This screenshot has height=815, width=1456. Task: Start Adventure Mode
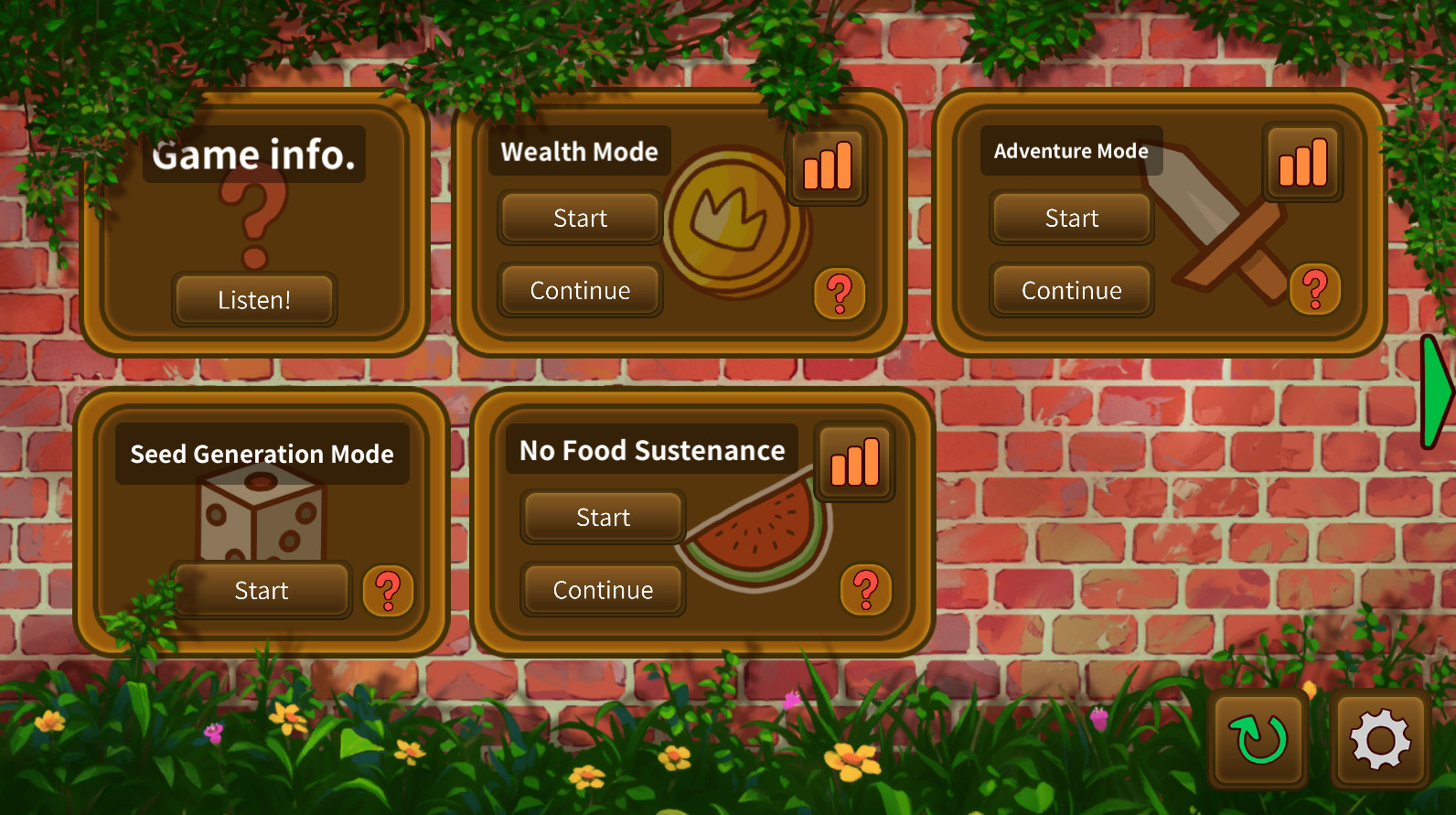(x=1071, y=218)
